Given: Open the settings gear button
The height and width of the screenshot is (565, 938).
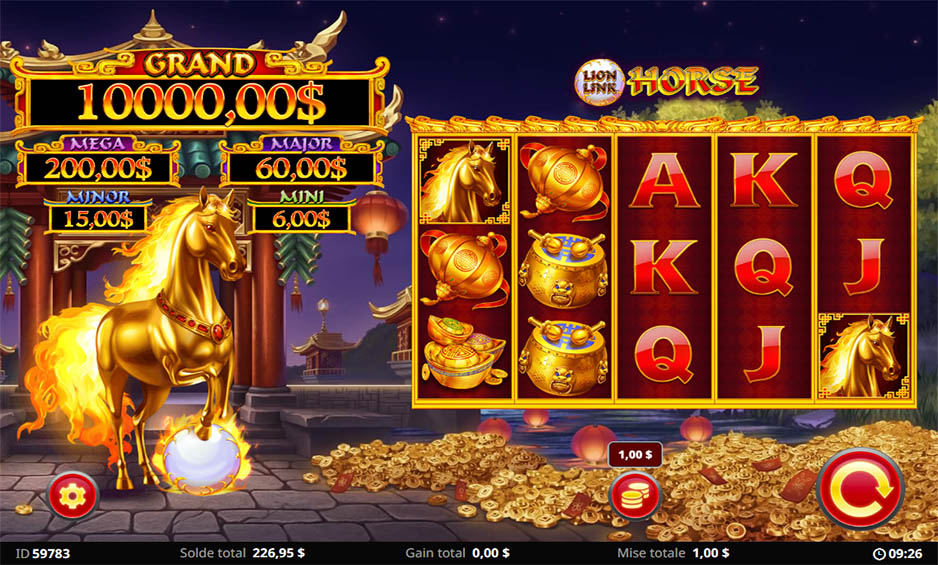Looking at the screenshot, I should pos(73,494).
